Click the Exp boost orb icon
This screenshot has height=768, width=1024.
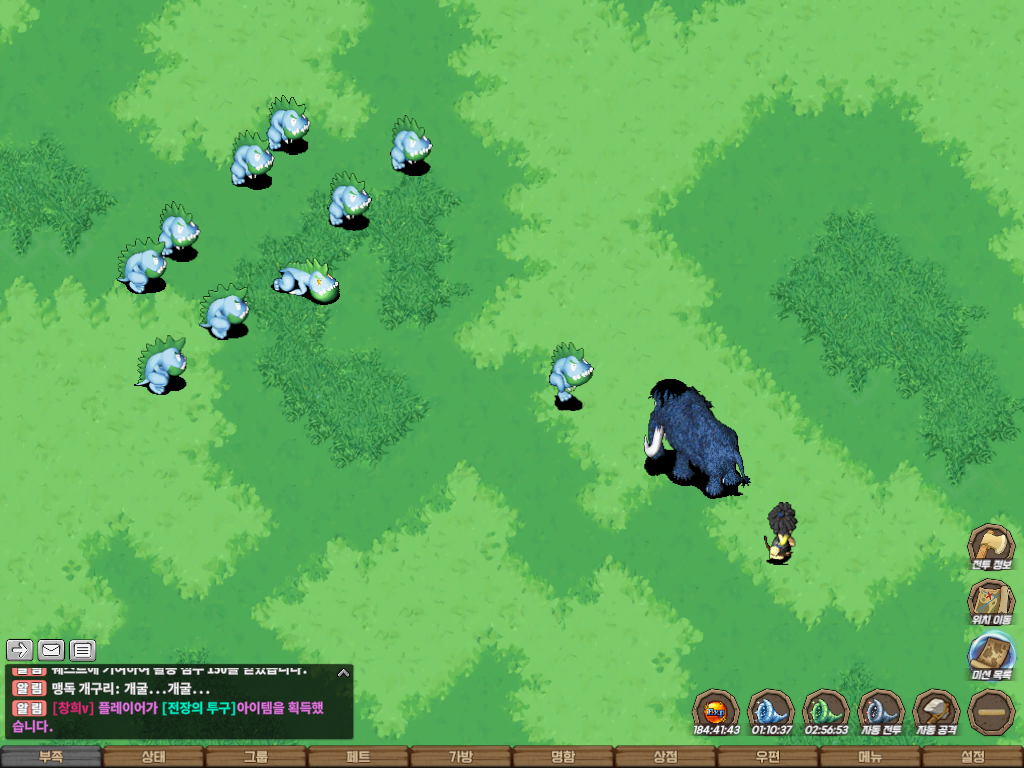[x=716, y=711]
